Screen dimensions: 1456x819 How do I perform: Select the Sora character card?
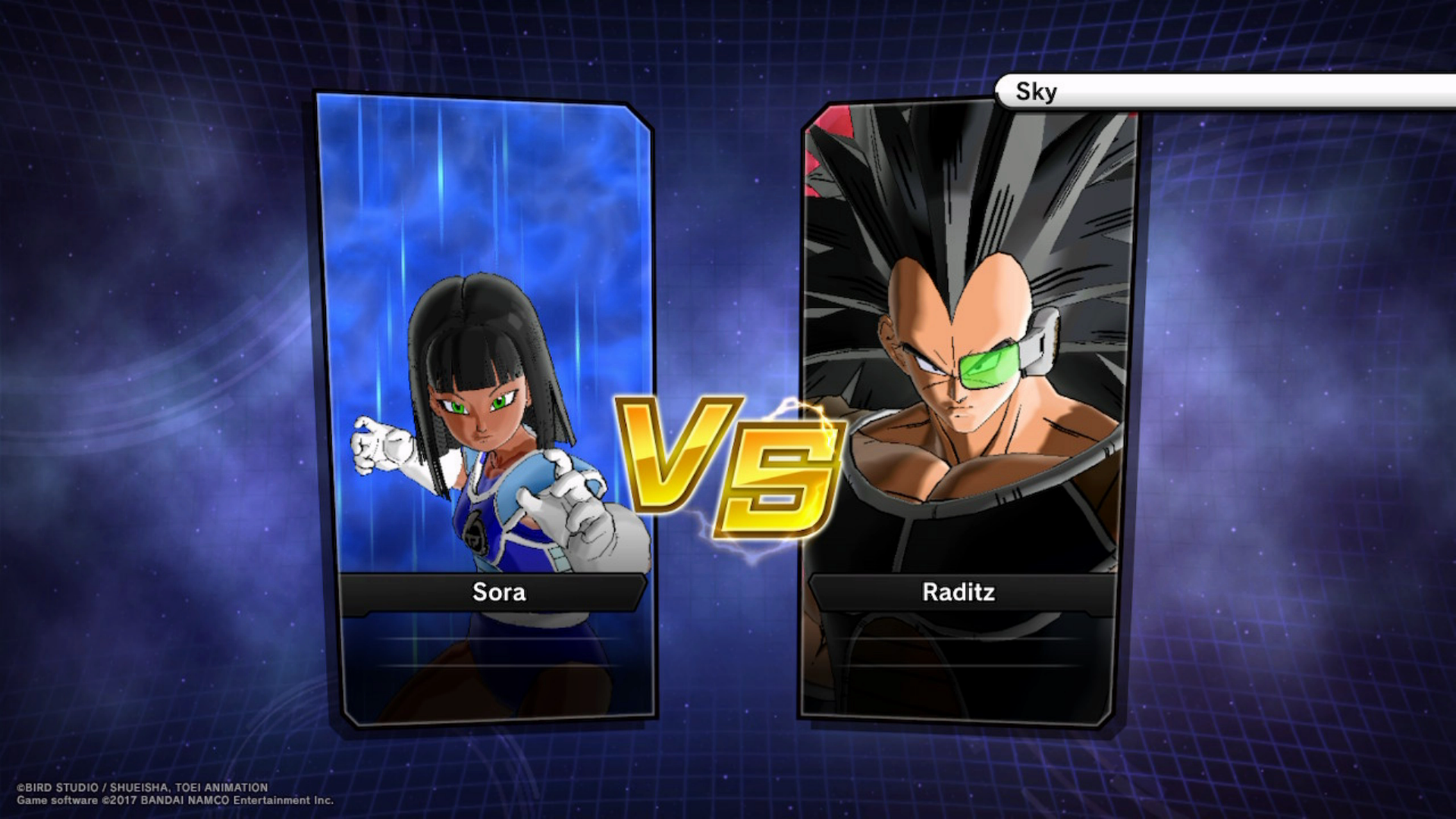click(x=485, y=409)
